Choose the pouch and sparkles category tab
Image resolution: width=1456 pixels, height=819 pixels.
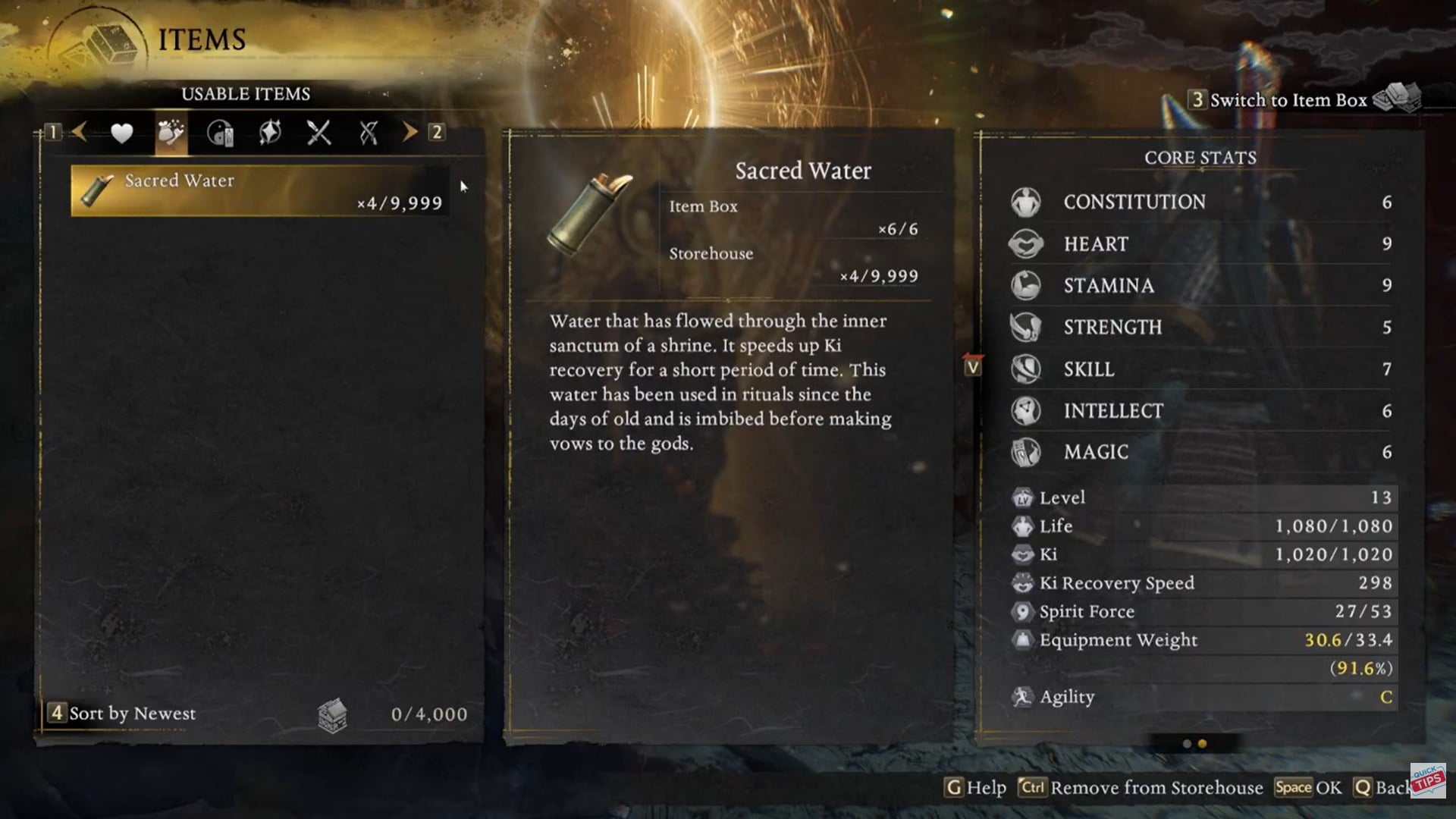tap(171, 133)
